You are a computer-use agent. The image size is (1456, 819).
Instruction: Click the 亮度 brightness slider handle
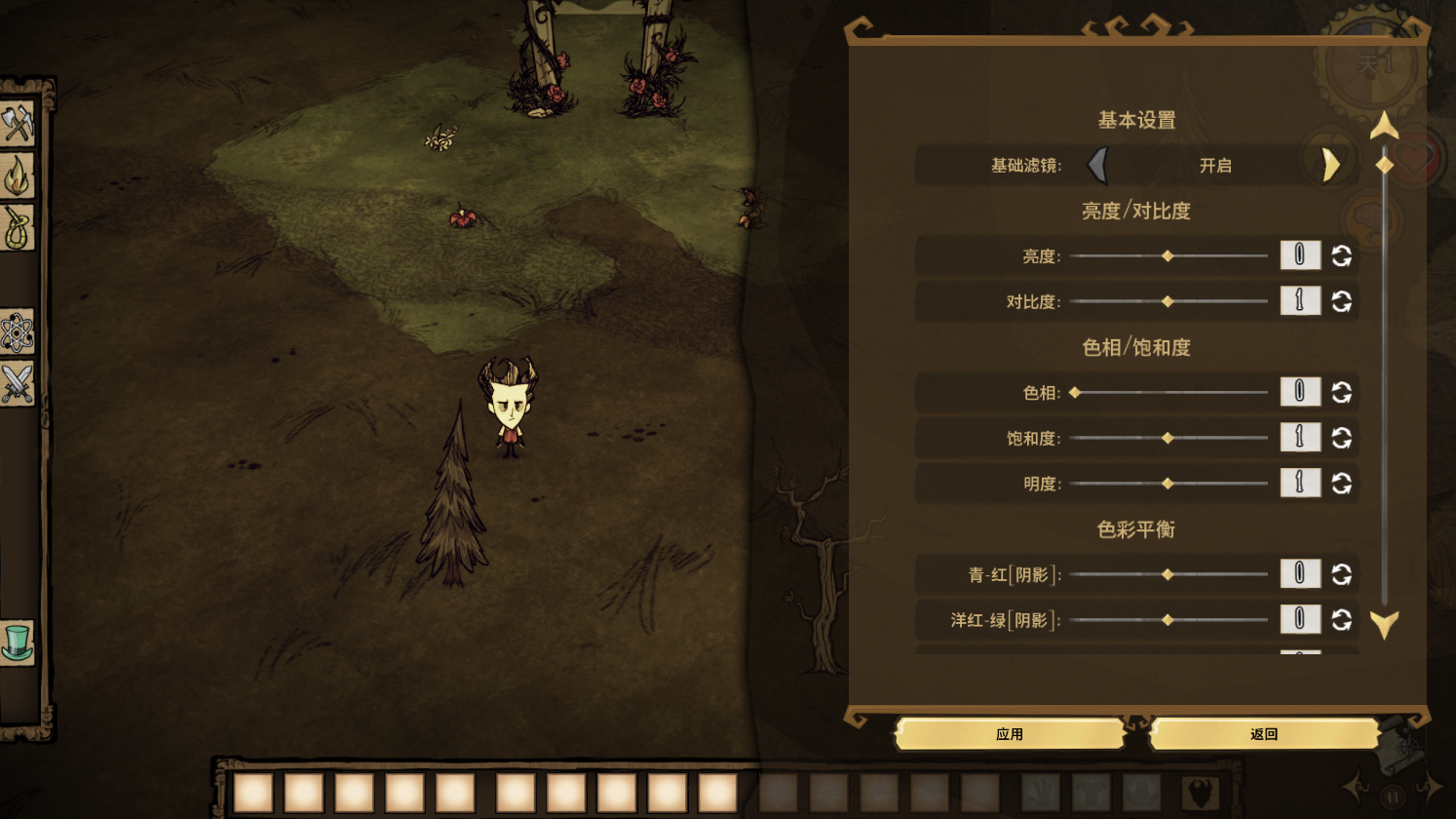(x=1168, y=256)
